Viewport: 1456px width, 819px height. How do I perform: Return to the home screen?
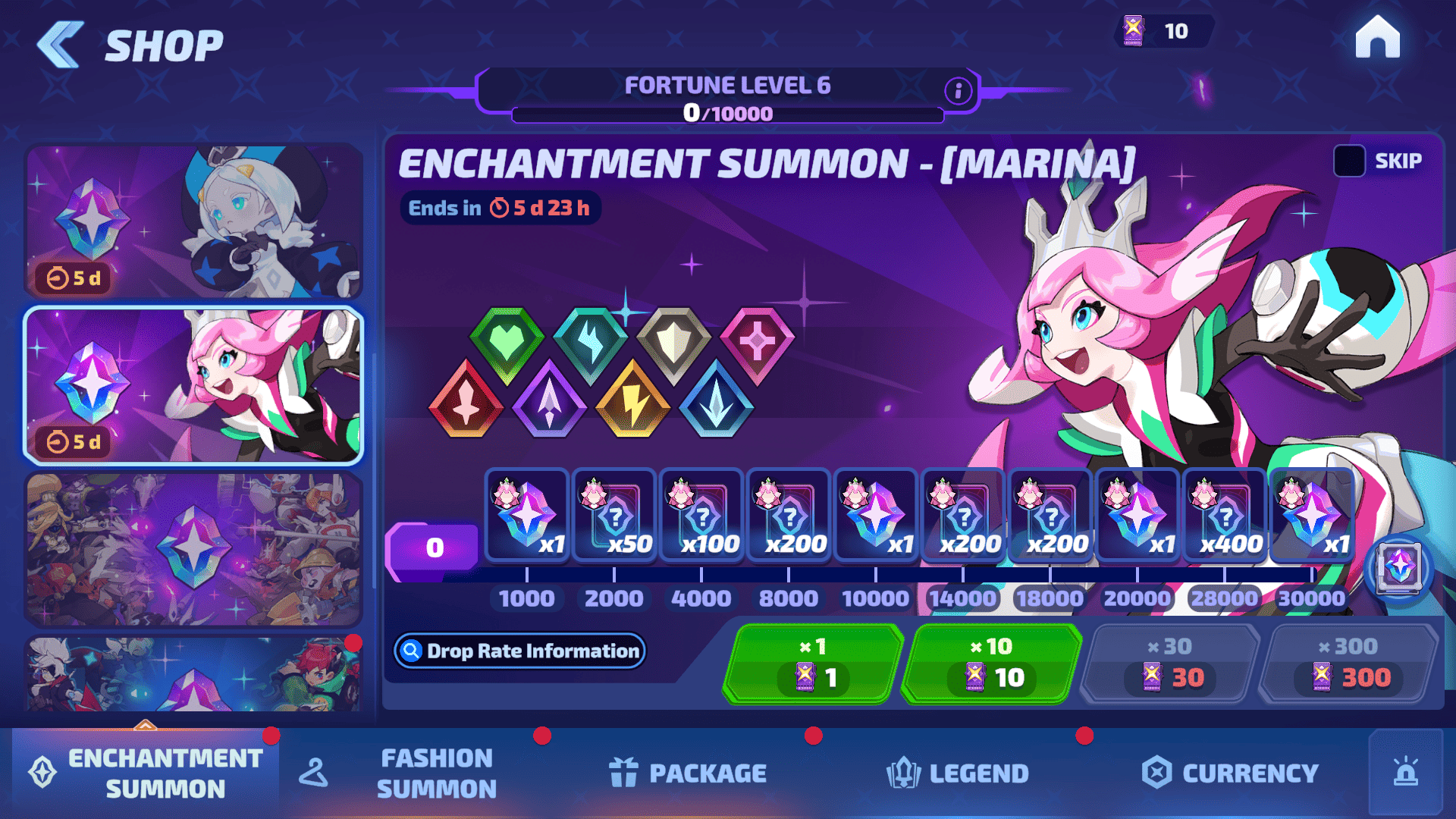click(1377, 38)
